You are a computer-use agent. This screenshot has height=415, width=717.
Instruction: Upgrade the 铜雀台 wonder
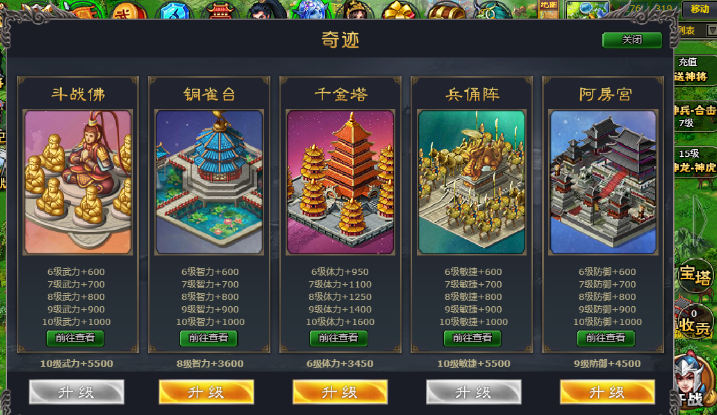[209, 391]
